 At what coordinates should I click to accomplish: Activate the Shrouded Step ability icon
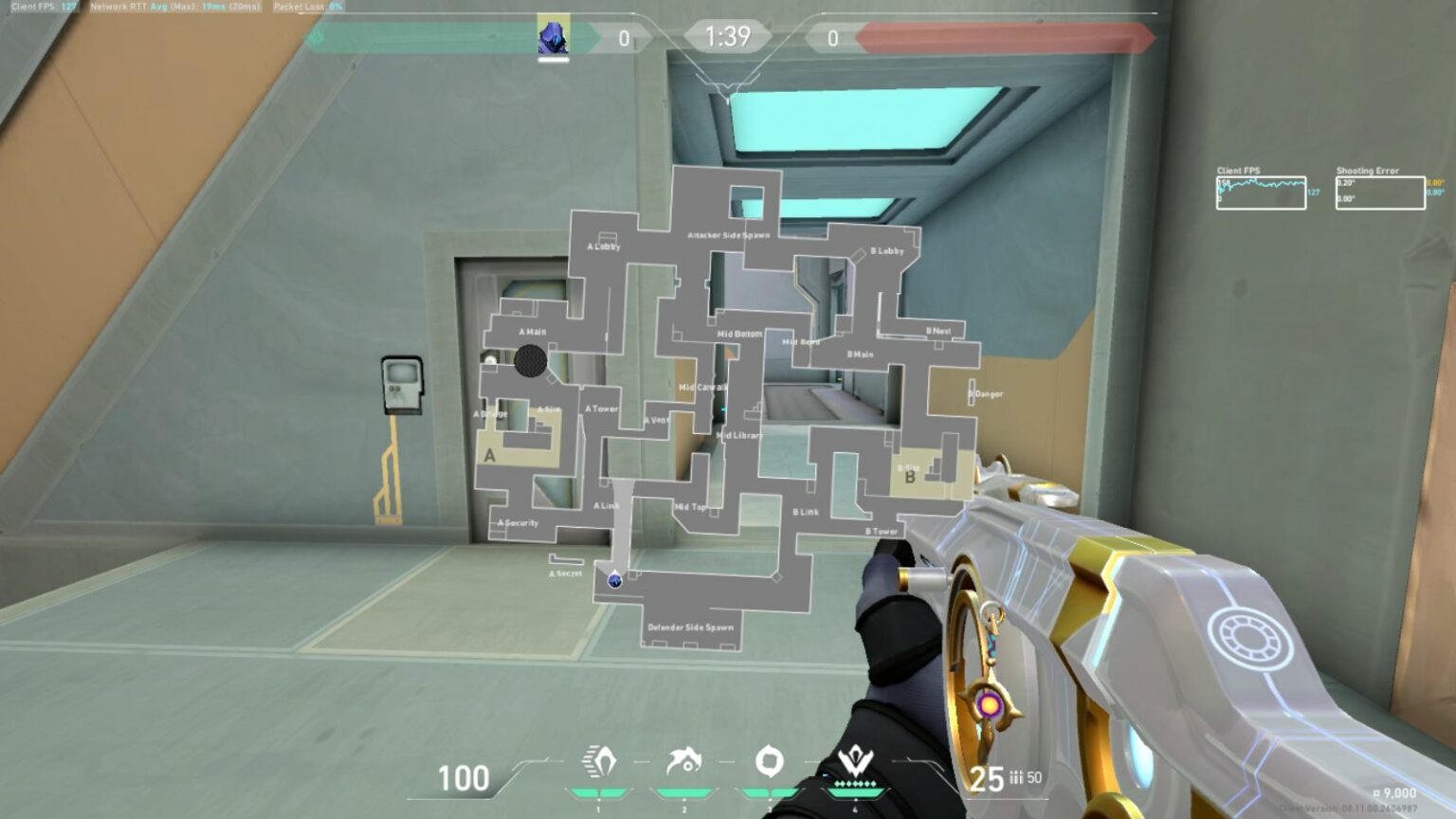[x=598, y=761]
